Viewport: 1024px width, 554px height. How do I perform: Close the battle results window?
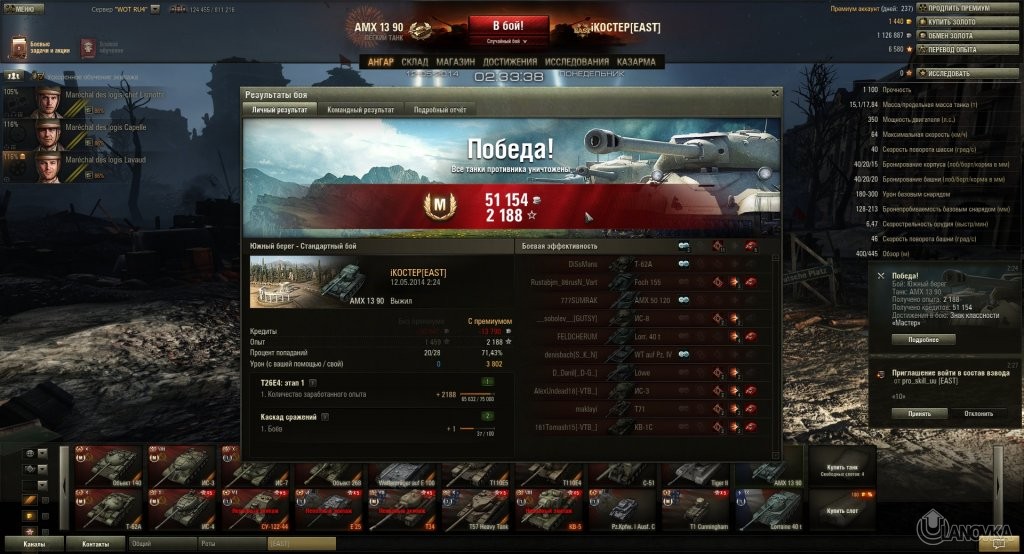click(x=774, y=93)
